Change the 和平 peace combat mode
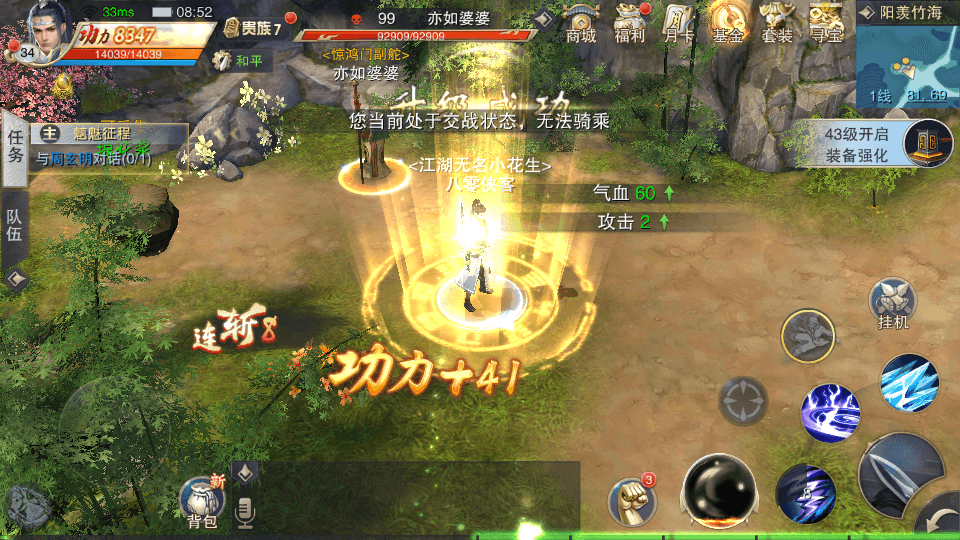960x540 pixels. 242,60
